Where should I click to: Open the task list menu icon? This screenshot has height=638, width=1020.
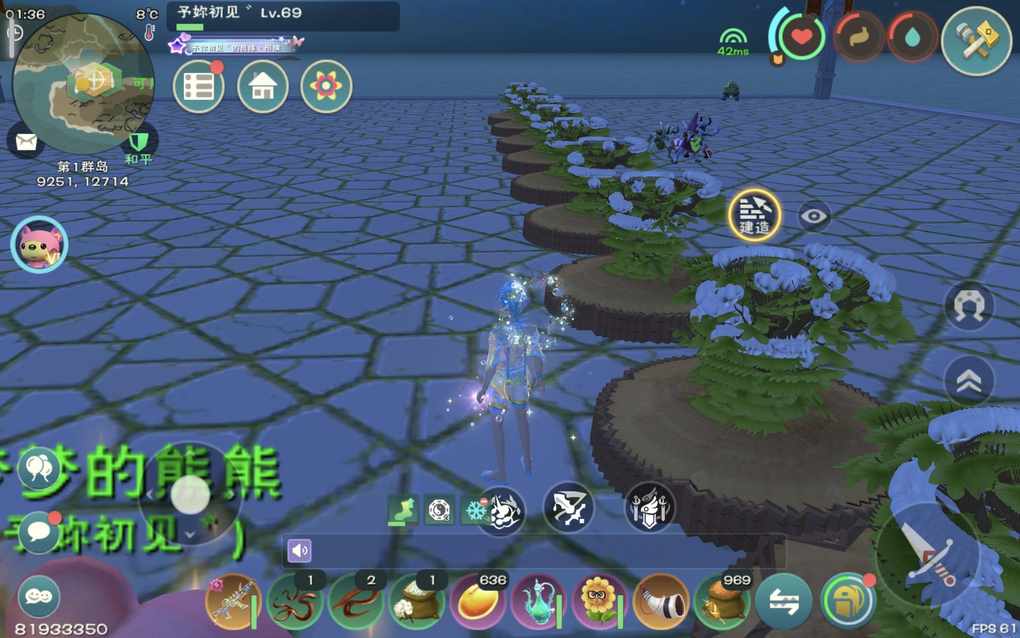pyautogui.click(x=198, y=87)
